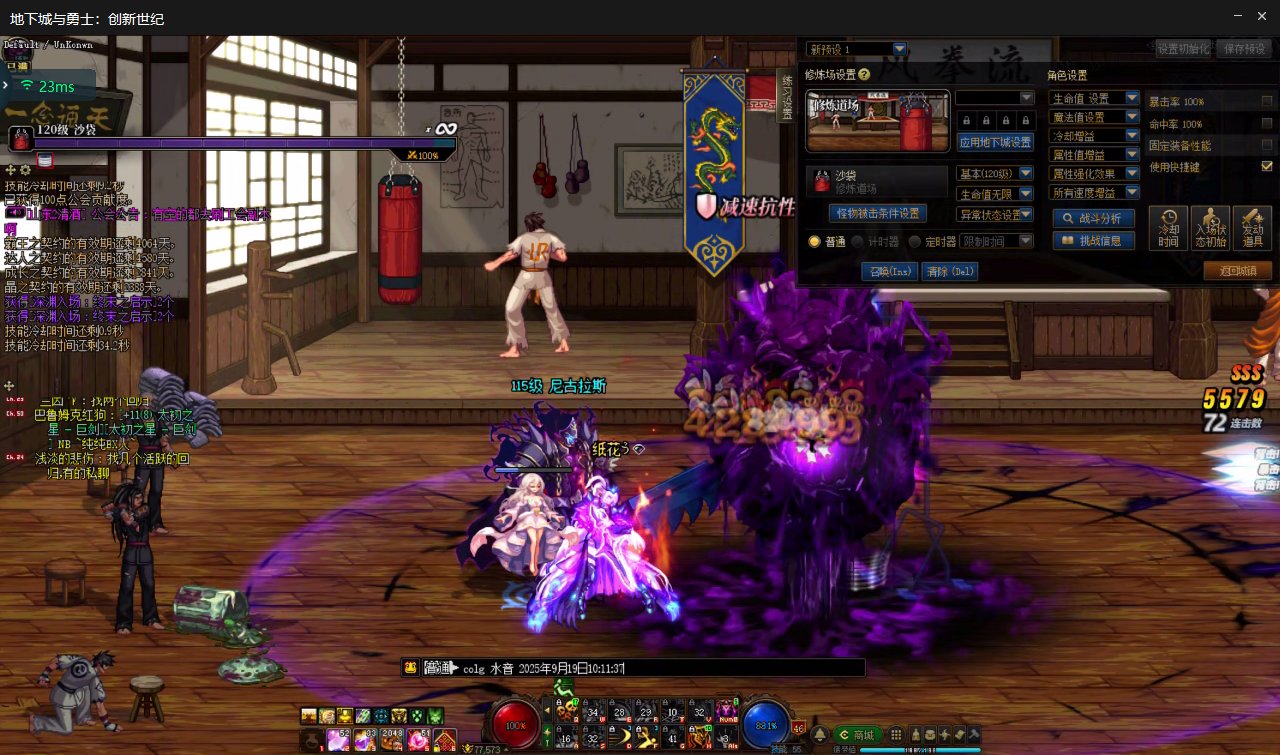Reset cooldowns with the 冷却时间 button
The width and height of the screenshot is (1280, 755).
(1168, 228)
